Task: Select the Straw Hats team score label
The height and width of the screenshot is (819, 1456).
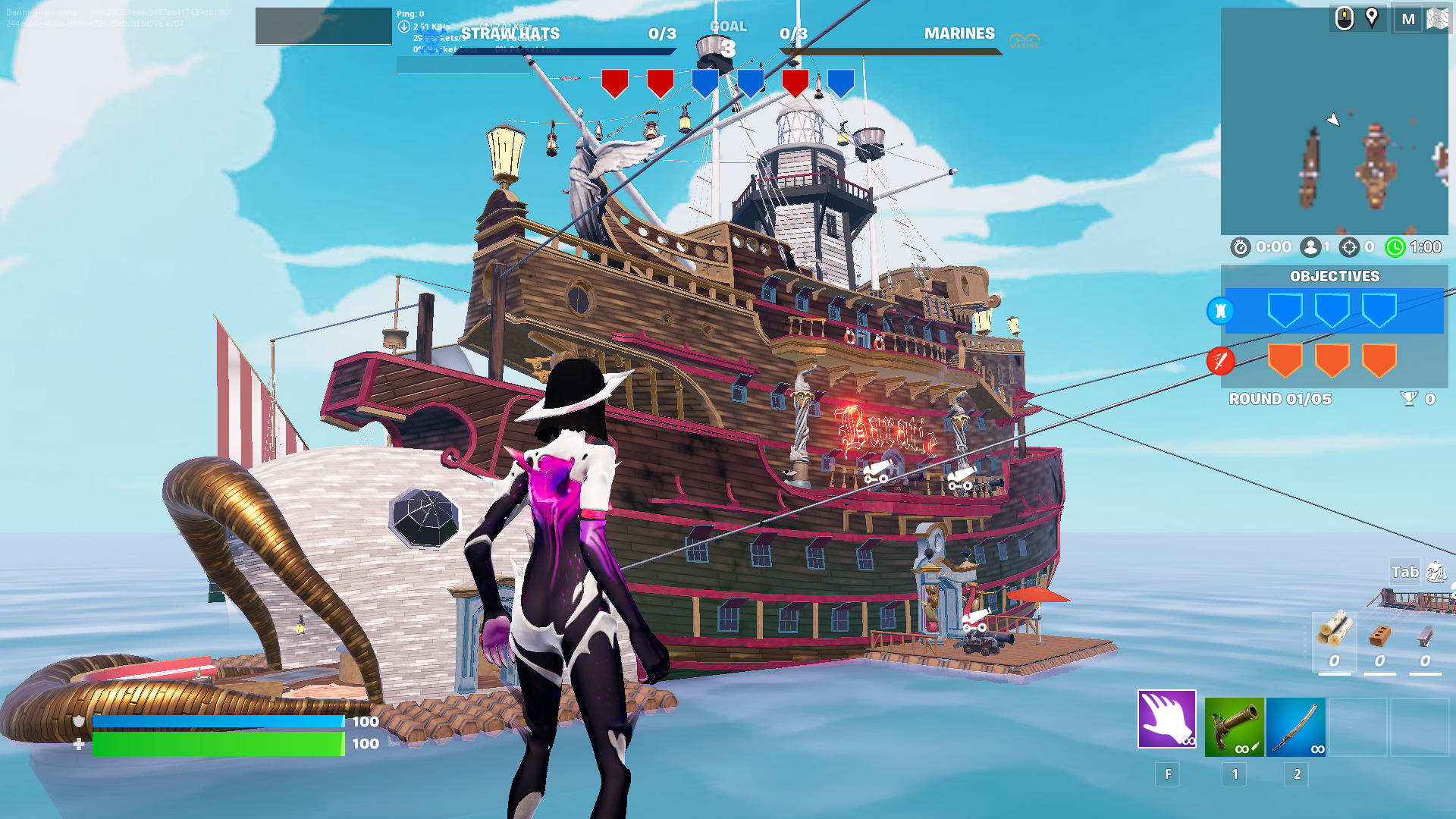Action: tap(510, 33)
